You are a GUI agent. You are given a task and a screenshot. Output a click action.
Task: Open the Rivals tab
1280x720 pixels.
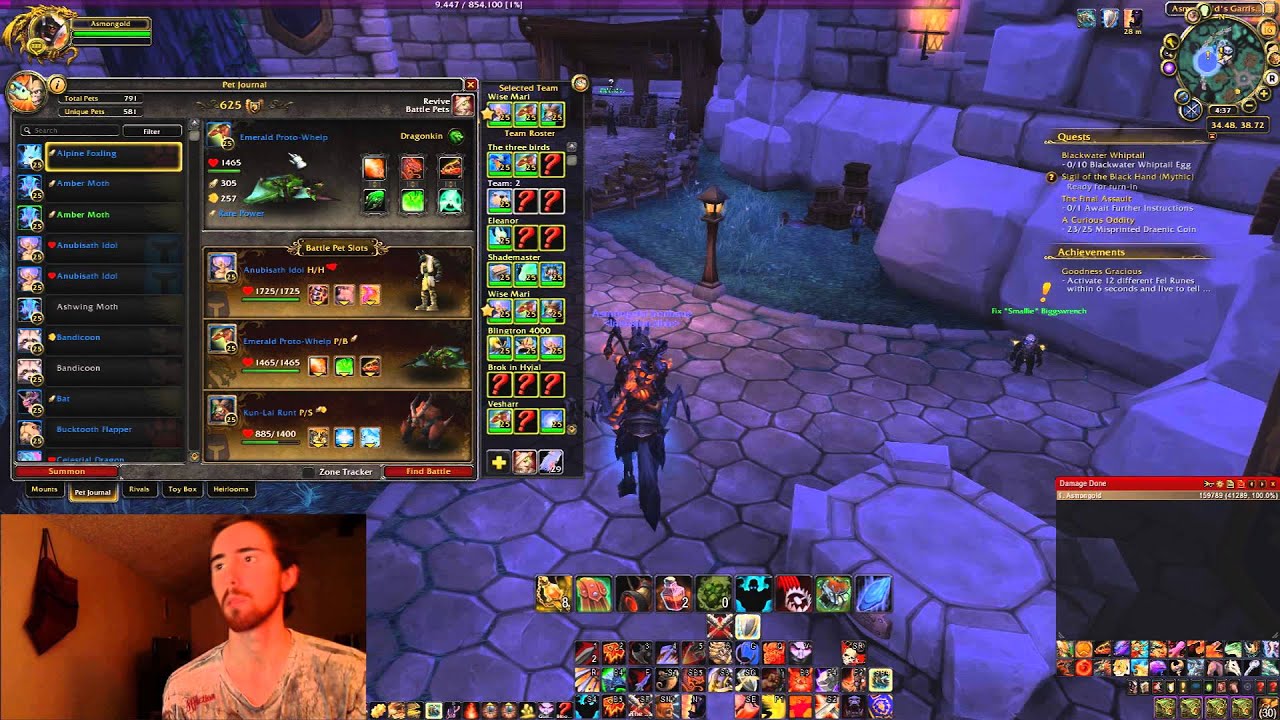pyautogui.click(x=139, y=490)
